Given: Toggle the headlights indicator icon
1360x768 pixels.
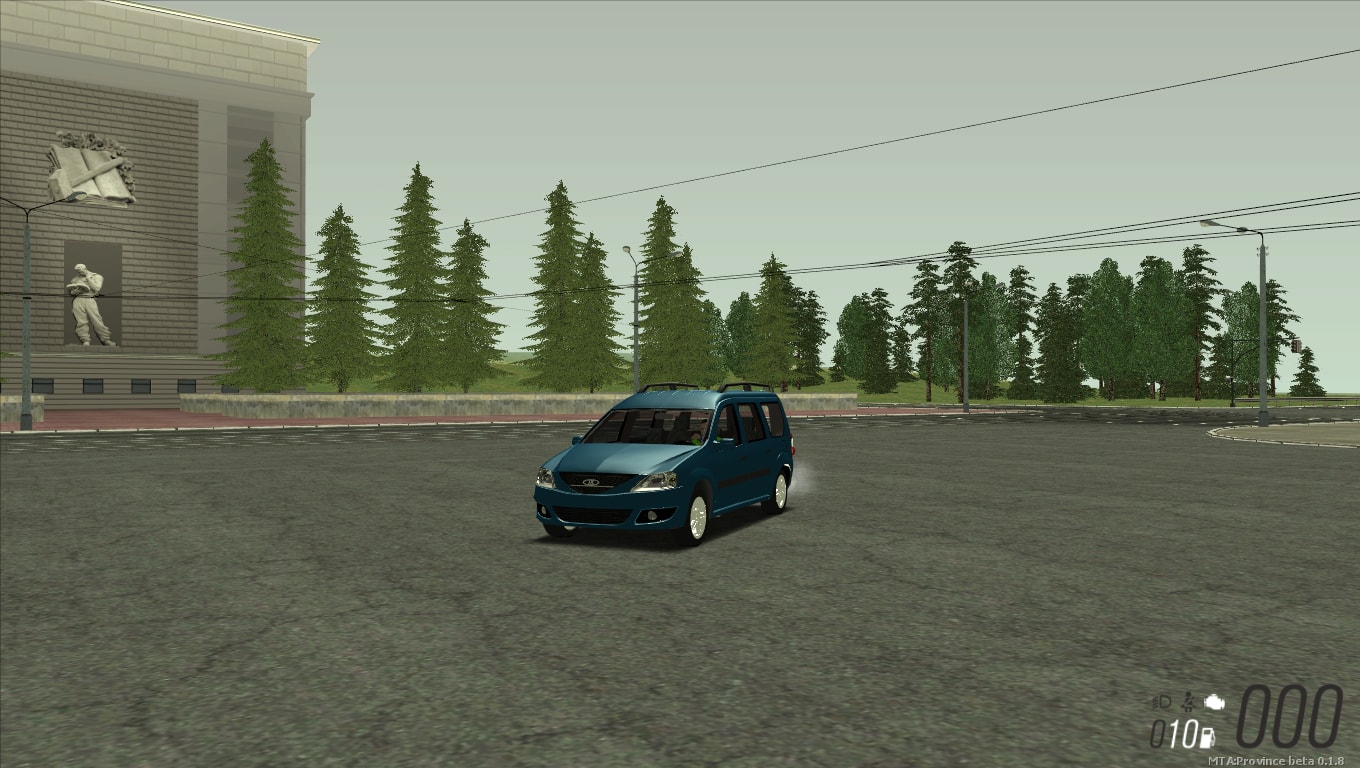Looking at the screenshot, I should click(x=1162, y=702).
